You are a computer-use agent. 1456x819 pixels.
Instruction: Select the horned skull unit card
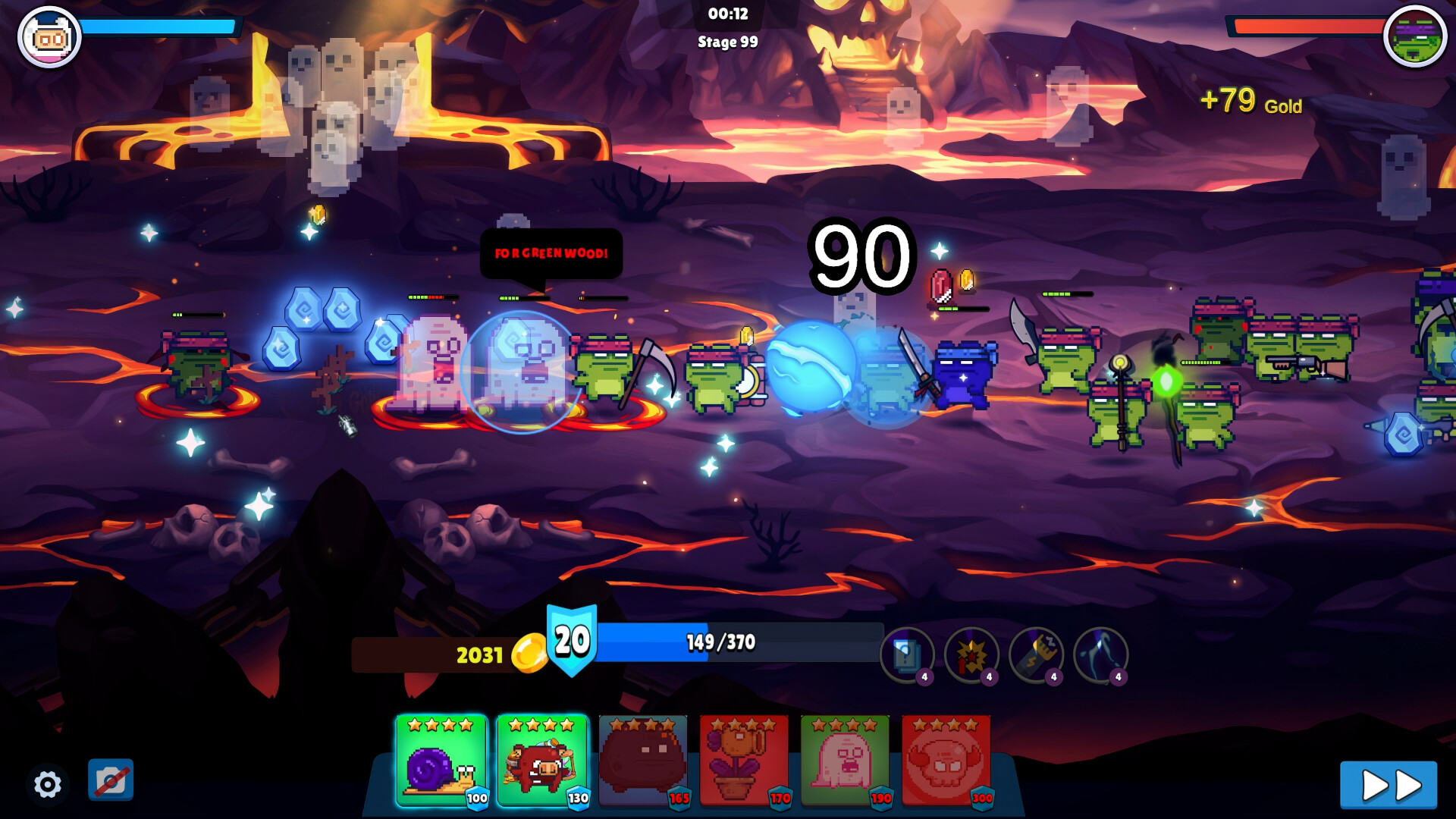[946, 761]
